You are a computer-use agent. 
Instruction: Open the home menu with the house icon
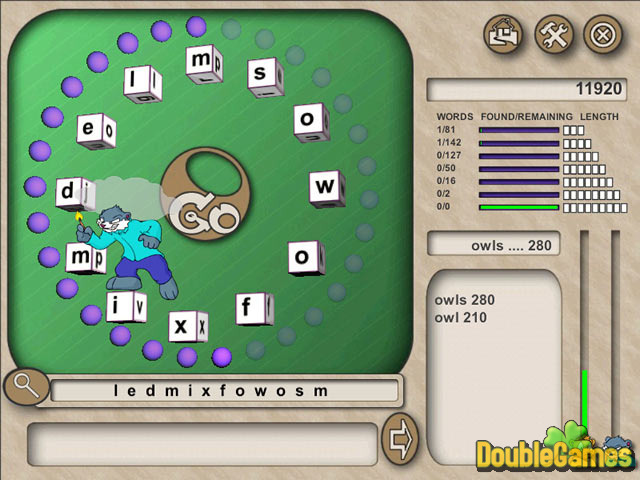pyautogui.click(x=504, y=34)
